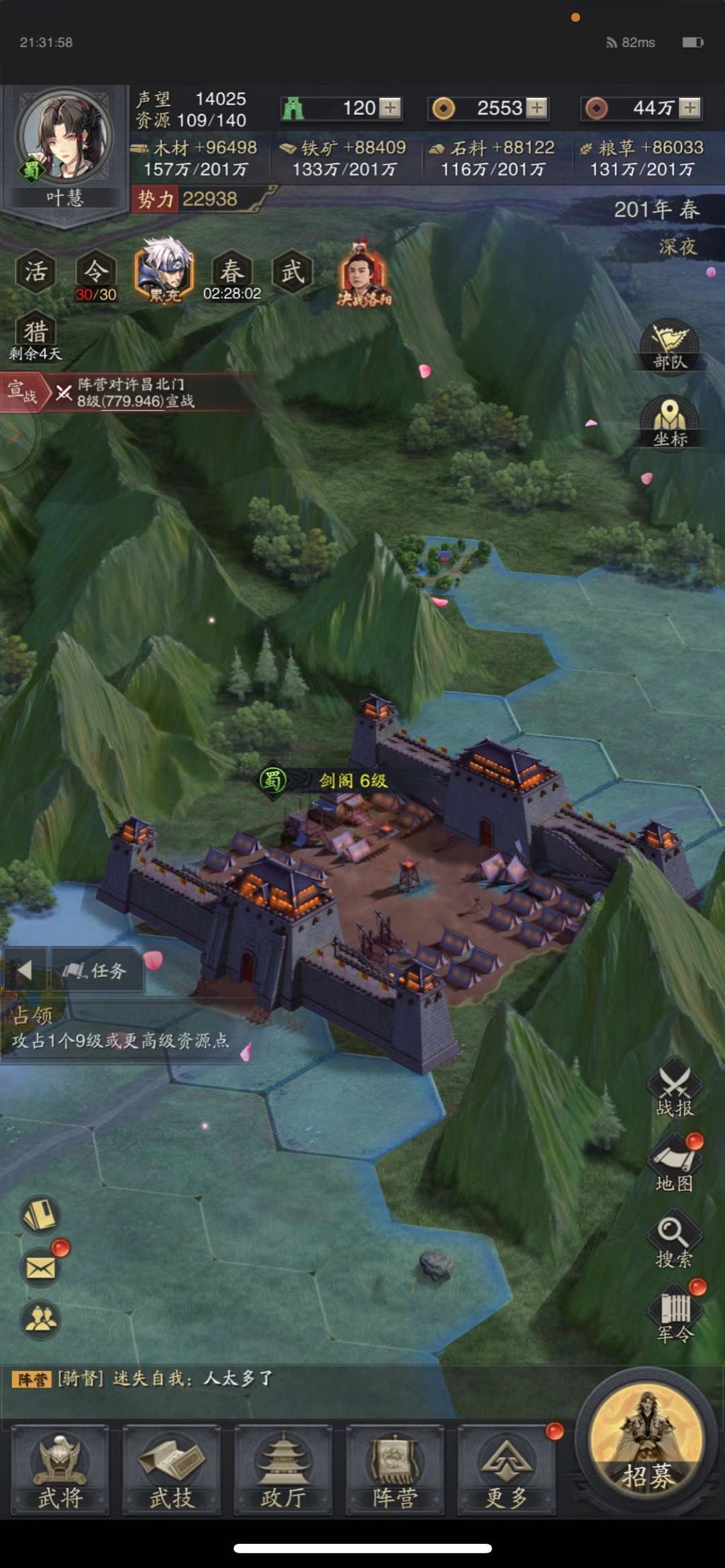Open the 武技 skills menu
Viewport: 725px width, 1568px height.
point(171,1469)
